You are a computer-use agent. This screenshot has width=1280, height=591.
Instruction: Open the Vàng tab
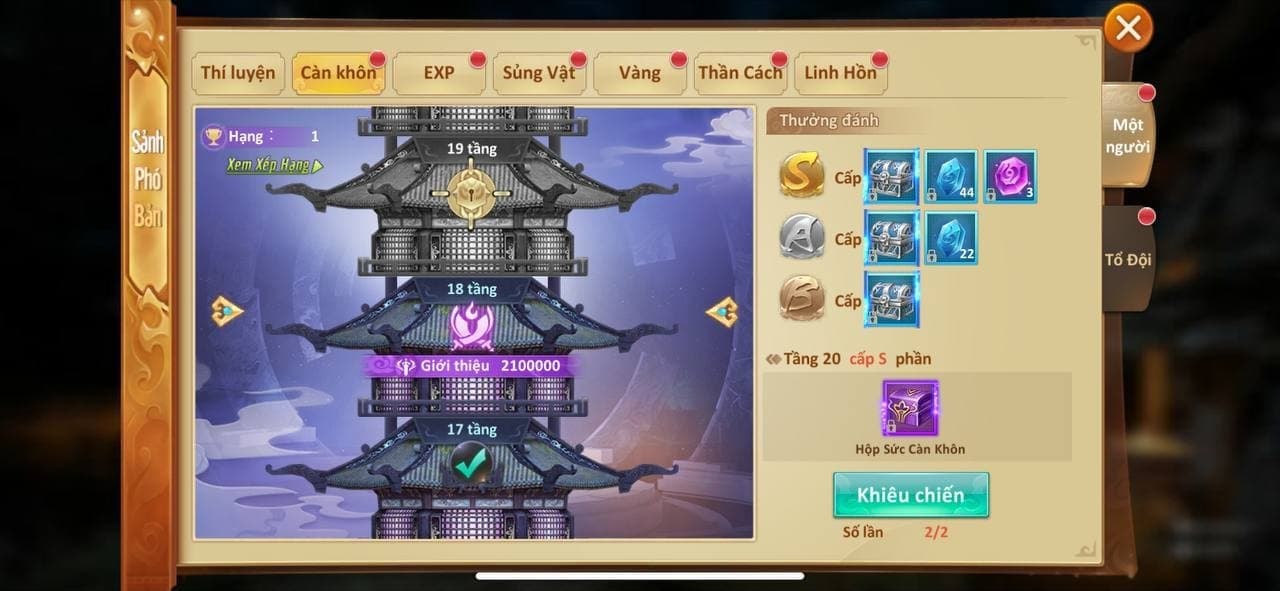coord(639,73)
